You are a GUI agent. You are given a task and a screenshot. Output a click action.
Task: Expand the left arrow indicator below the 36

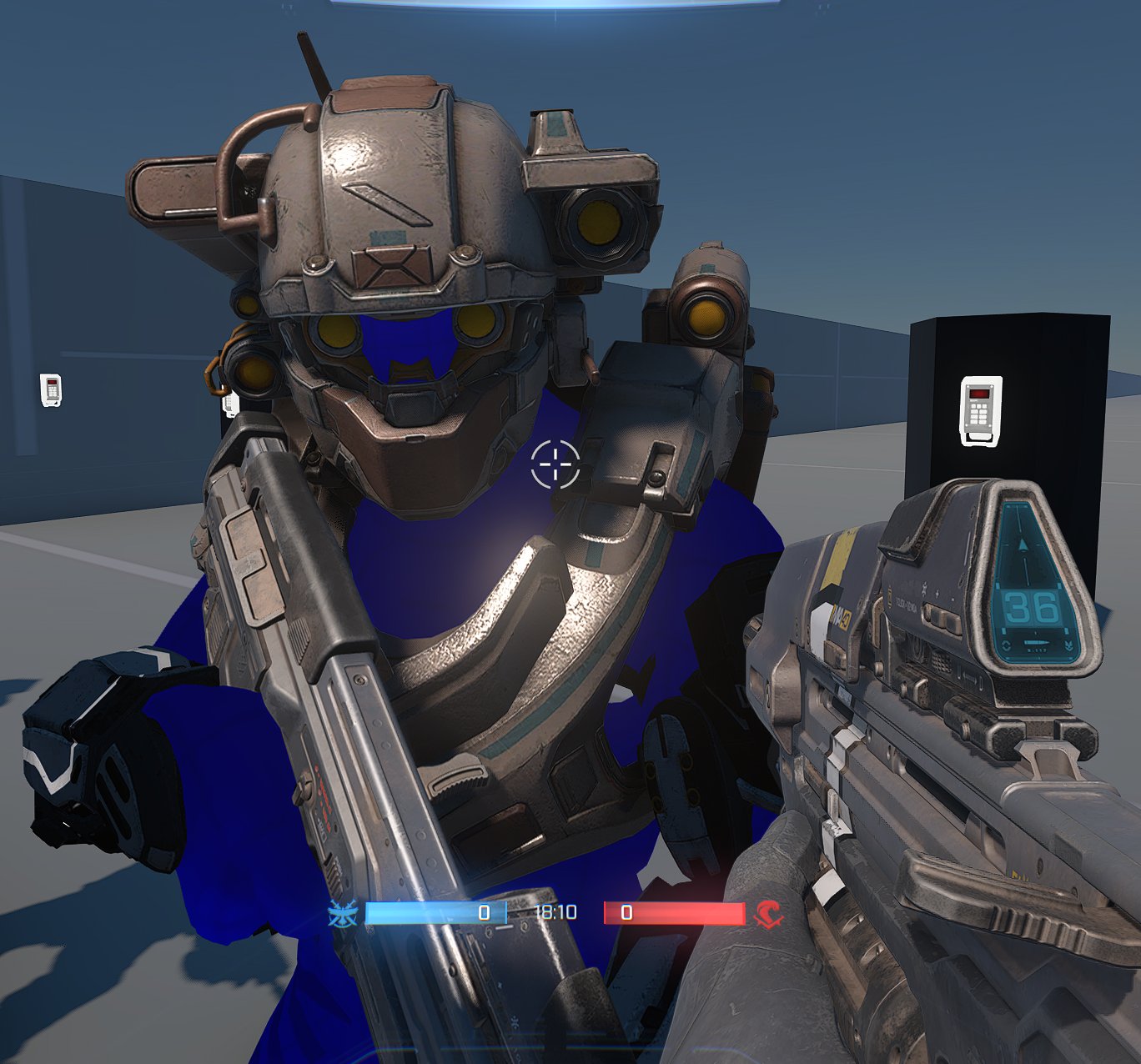coord(1006,645)
